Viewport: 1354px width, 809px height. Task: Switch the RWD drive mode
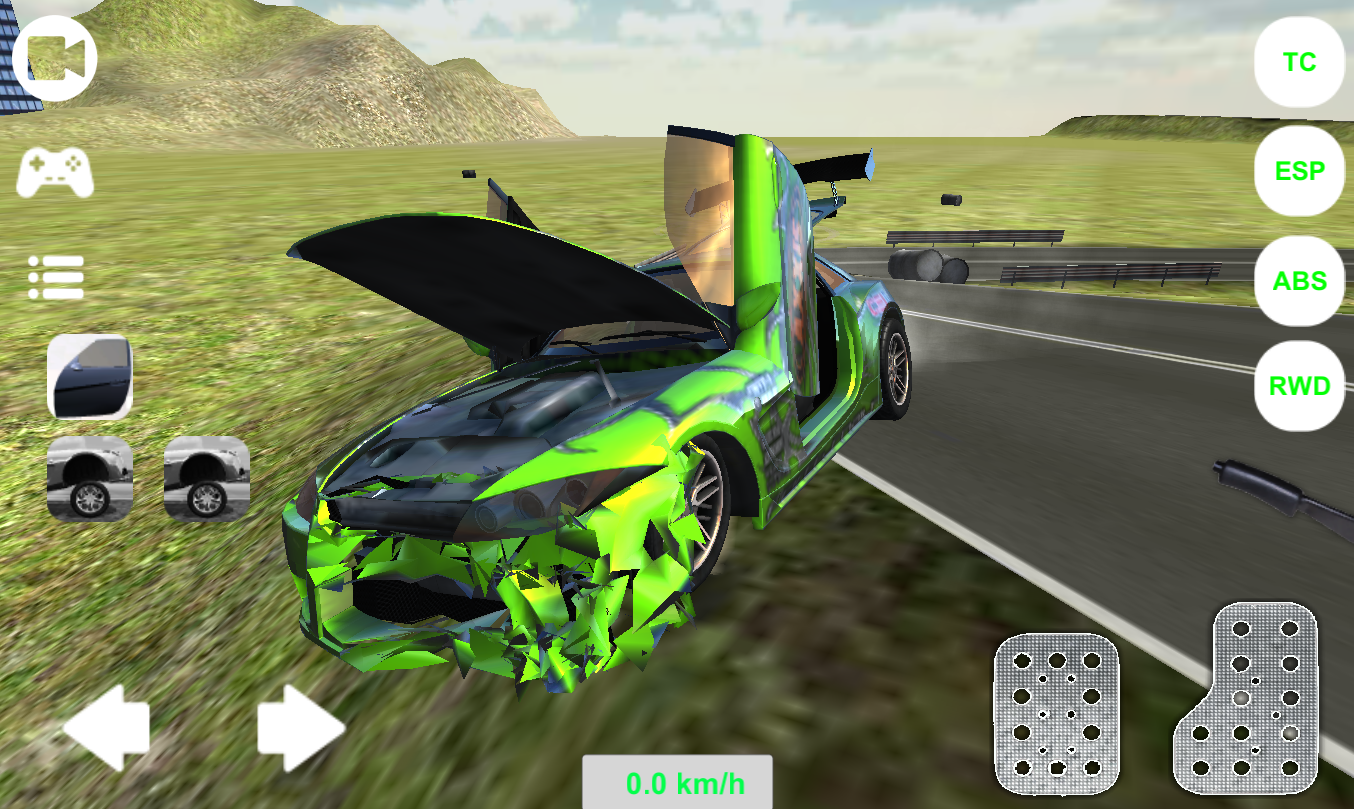(x=1298, y=385)
